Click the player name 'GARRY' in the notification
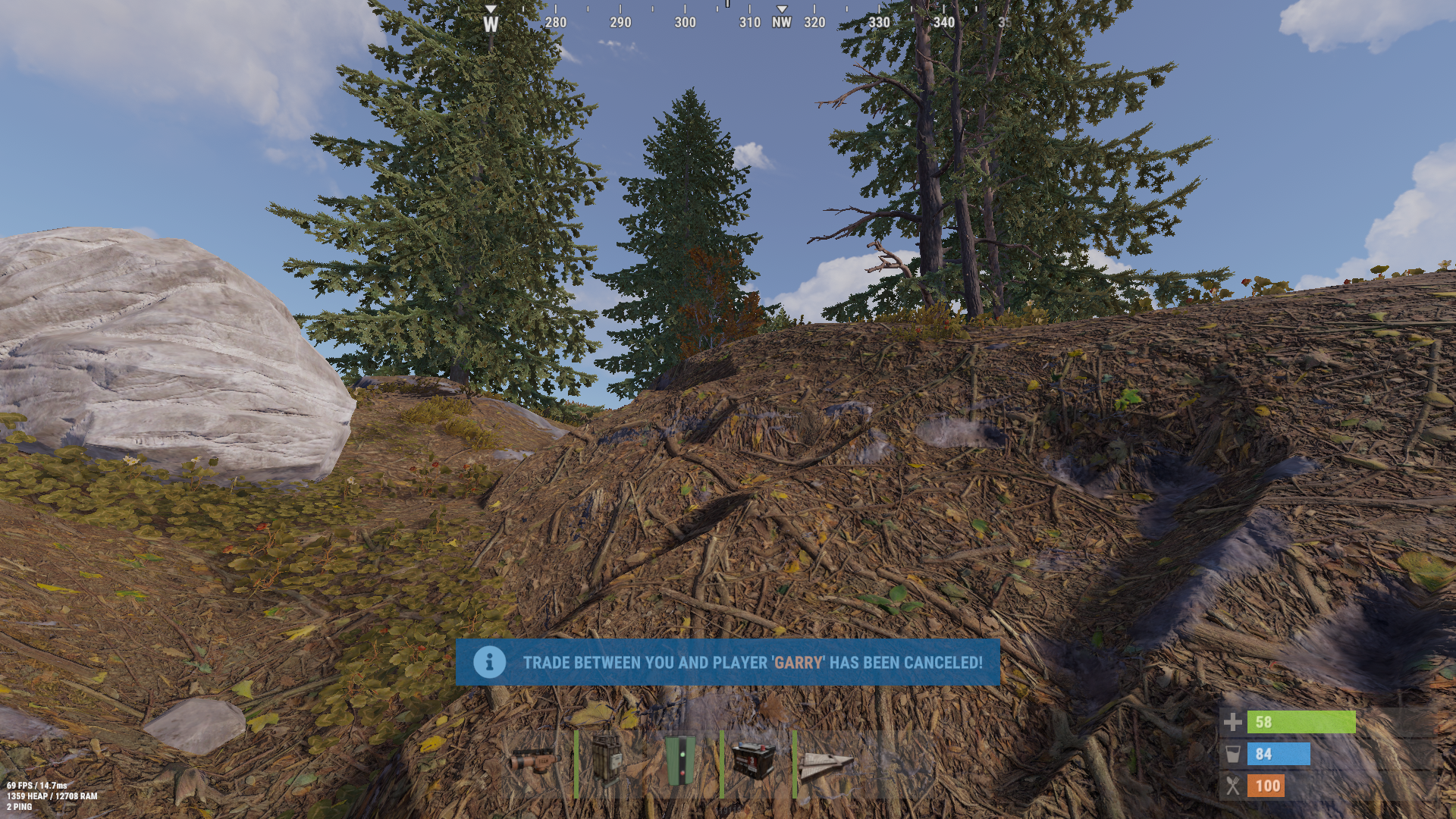This screenshot has height=819, width=1456. (798, 661)
